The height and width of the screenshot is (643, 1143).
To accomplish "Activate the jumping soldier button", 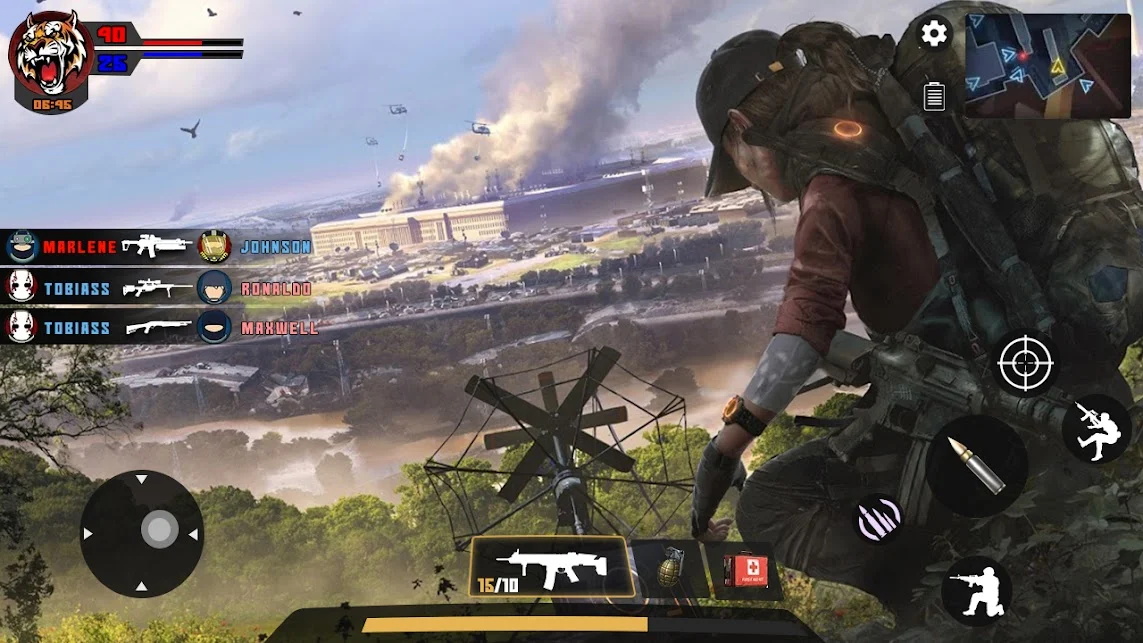I will click(1096, 428).
